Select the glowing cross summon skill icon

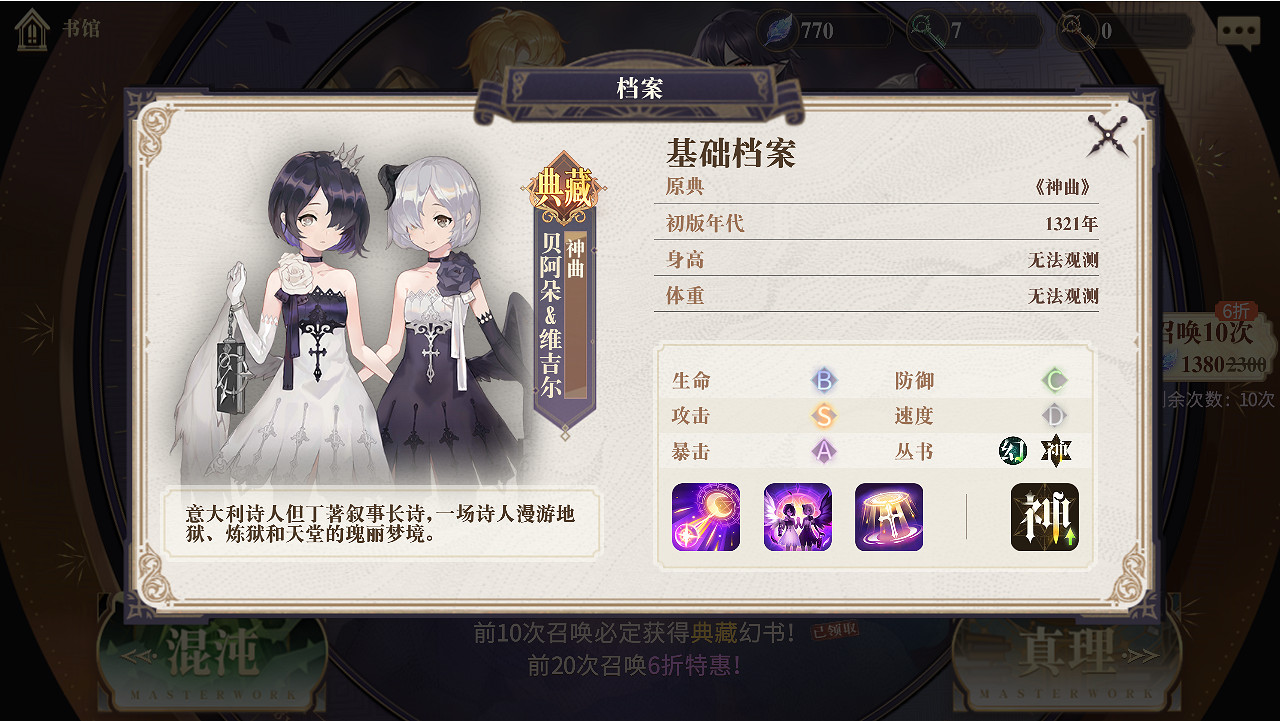pyautogui.click(x=888, y=518)
